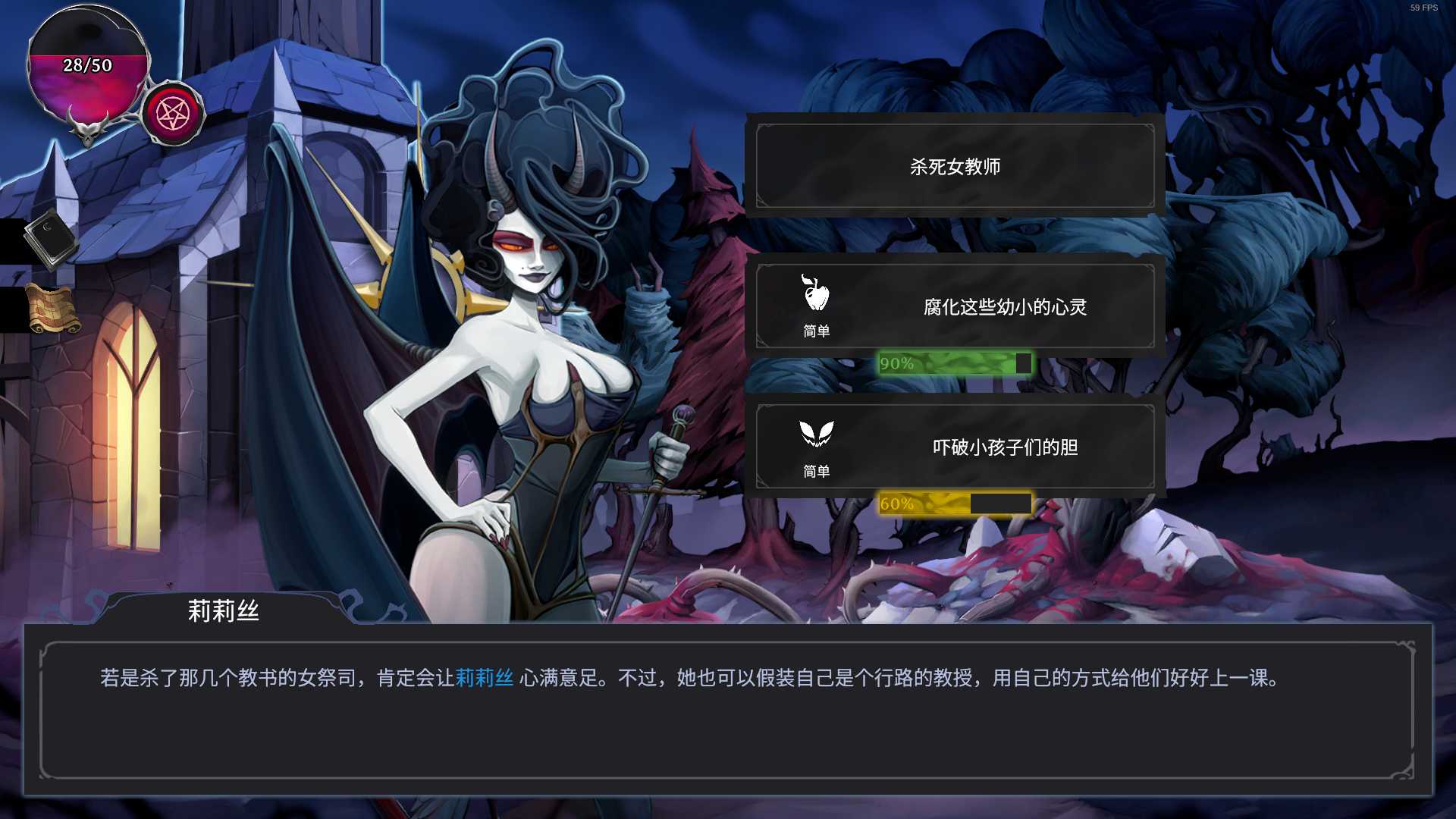Screen dimensions: 1456x819
Task: Choose the 杀死女教师 dialogue option
Action: [955, 166]
